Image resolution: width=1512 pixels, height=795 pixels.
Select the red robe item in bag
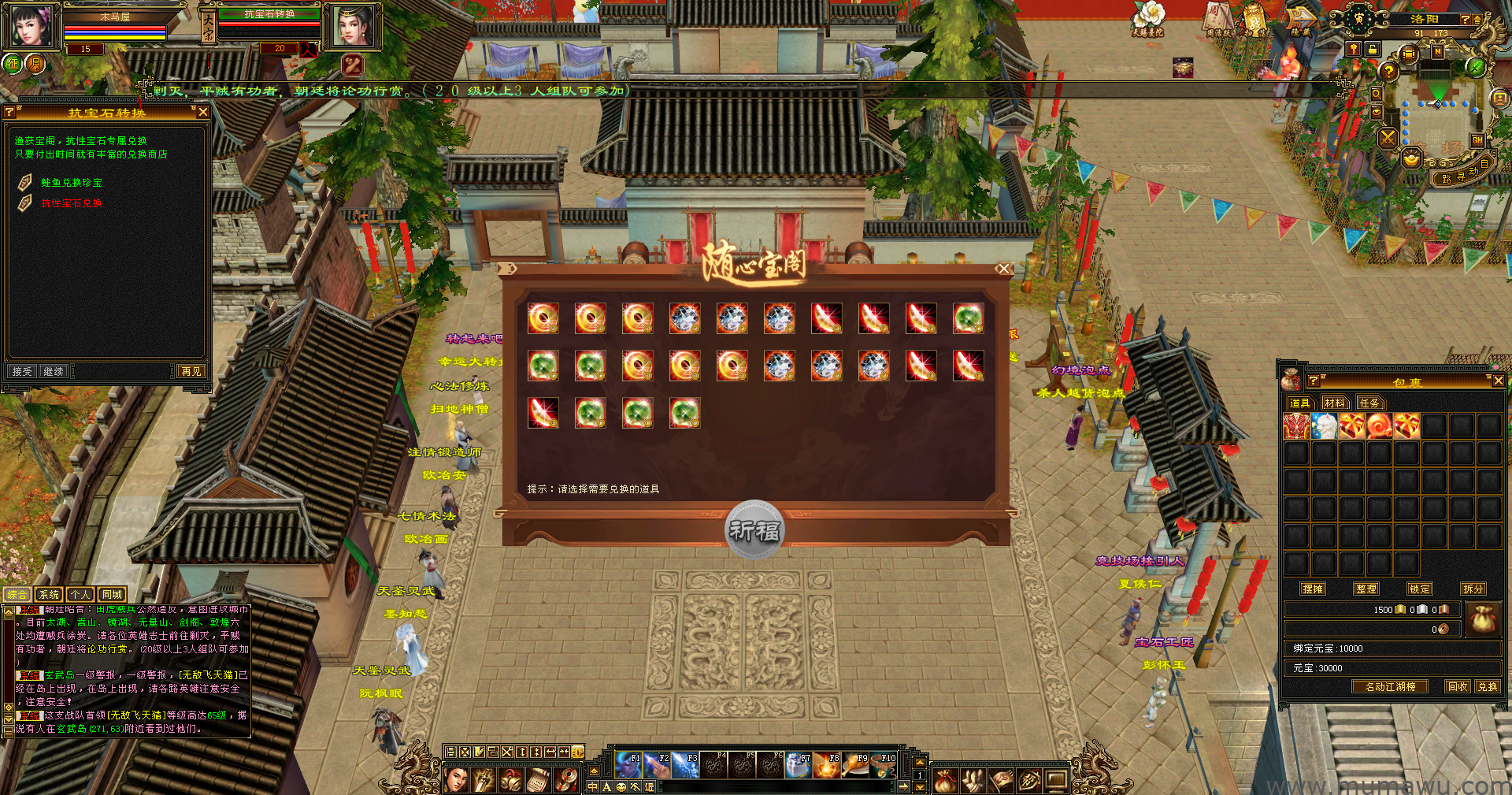(x=1296, y=426)
